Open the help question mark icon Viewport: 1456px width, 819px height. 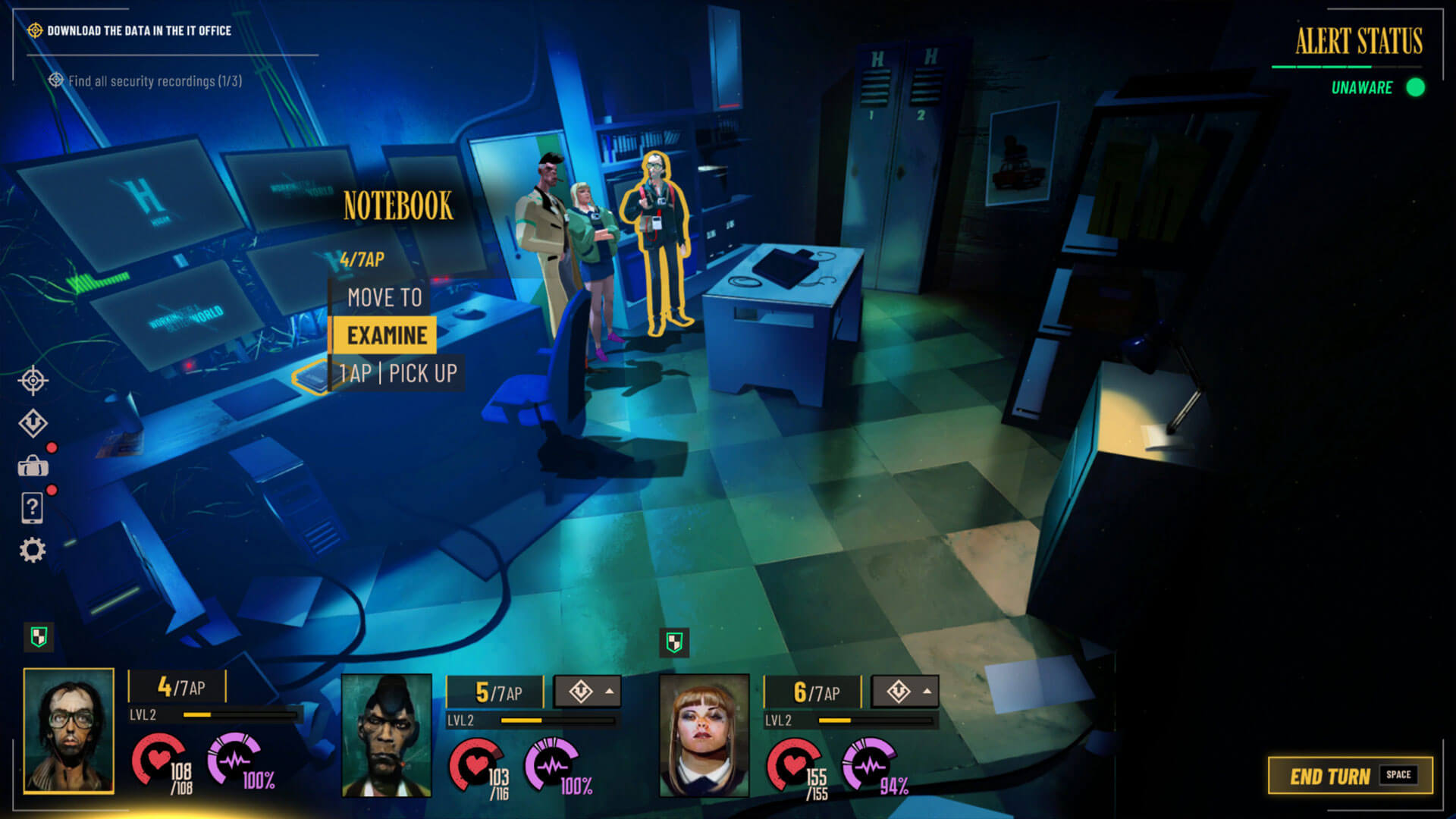33,507
